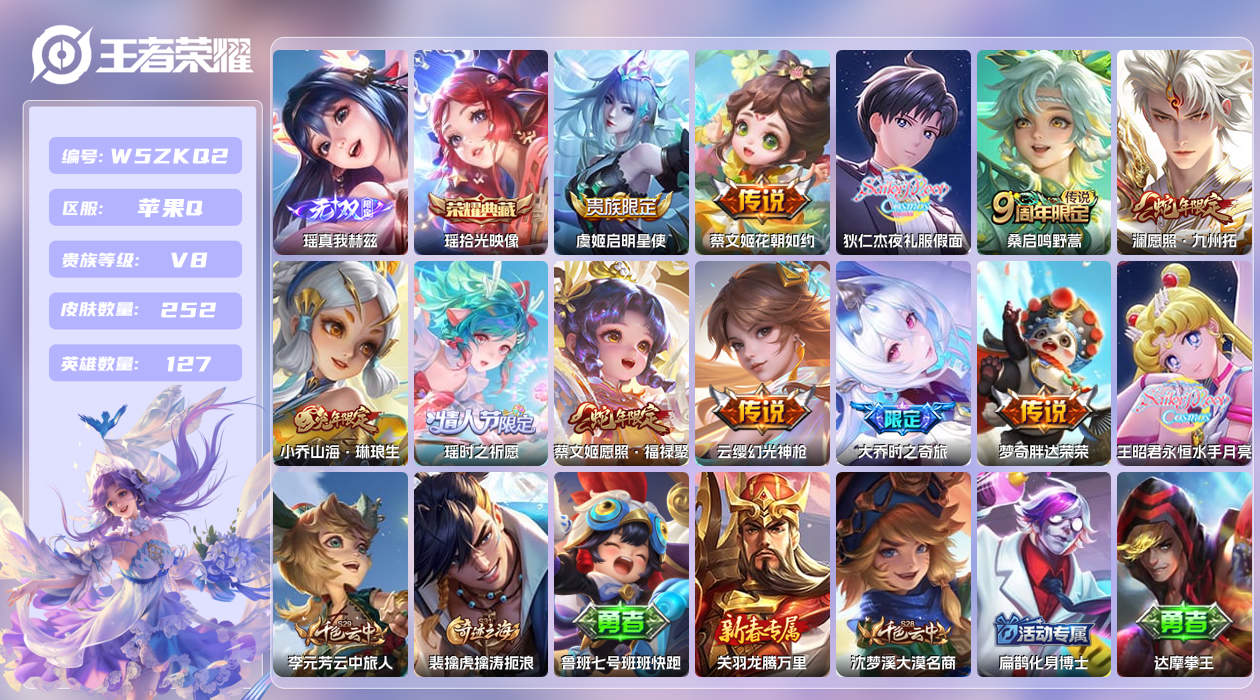Select the 大乔时之奇旅 limited skin
This screenshot has height=700, width=1260.
pos(903,363)
